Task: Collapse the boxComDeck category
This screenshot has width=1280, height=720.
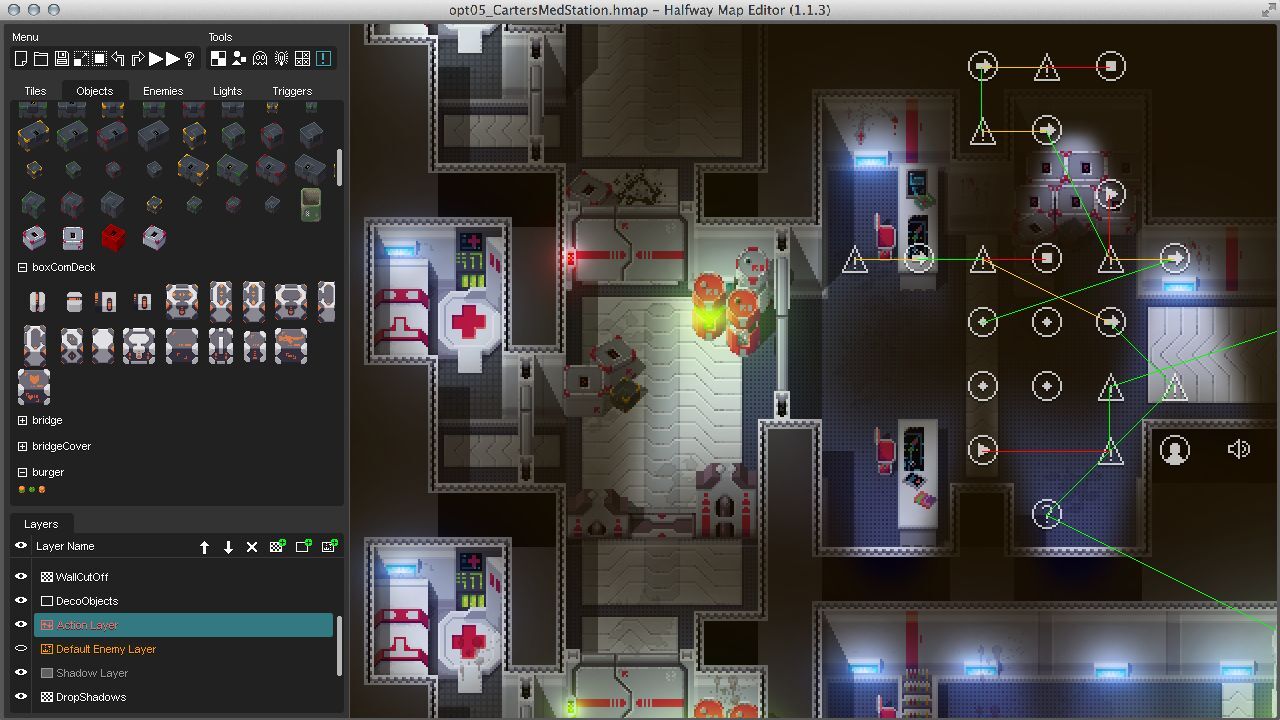Action: click(x=21, y=267)
